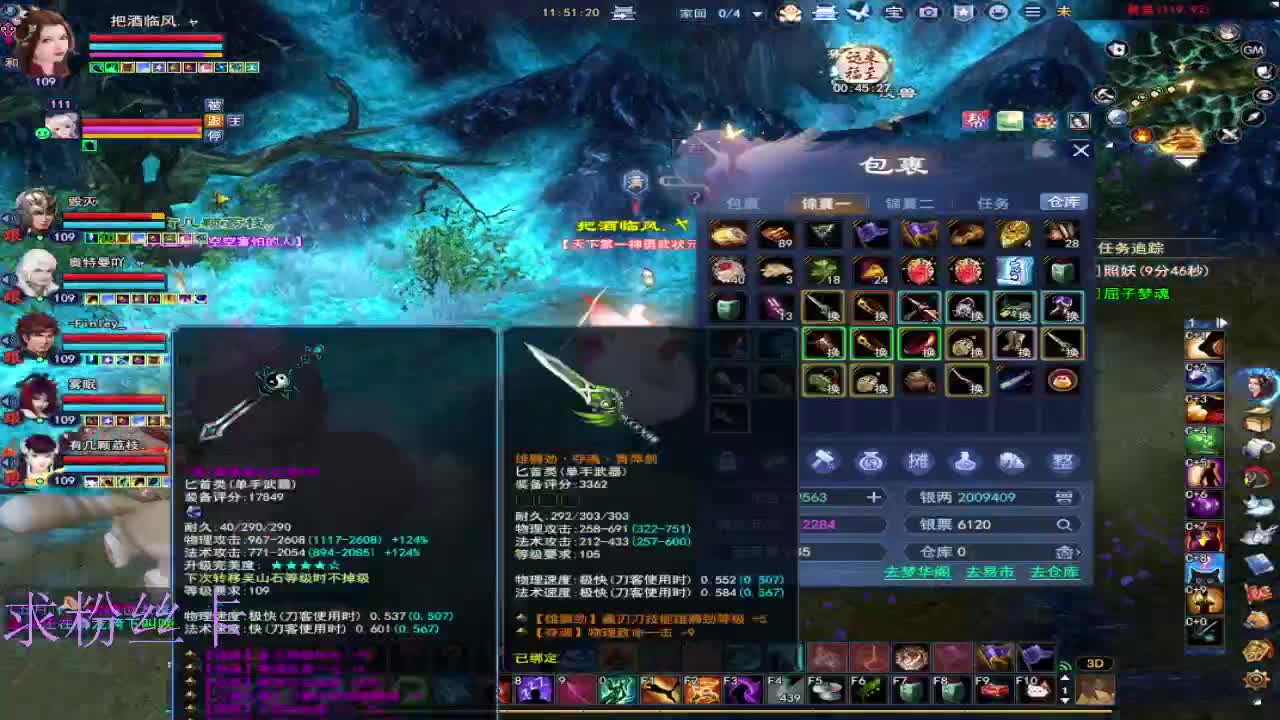1280x720 pixels.
Task: Click the + stepper next to the currency field
Action: point(873,497)
